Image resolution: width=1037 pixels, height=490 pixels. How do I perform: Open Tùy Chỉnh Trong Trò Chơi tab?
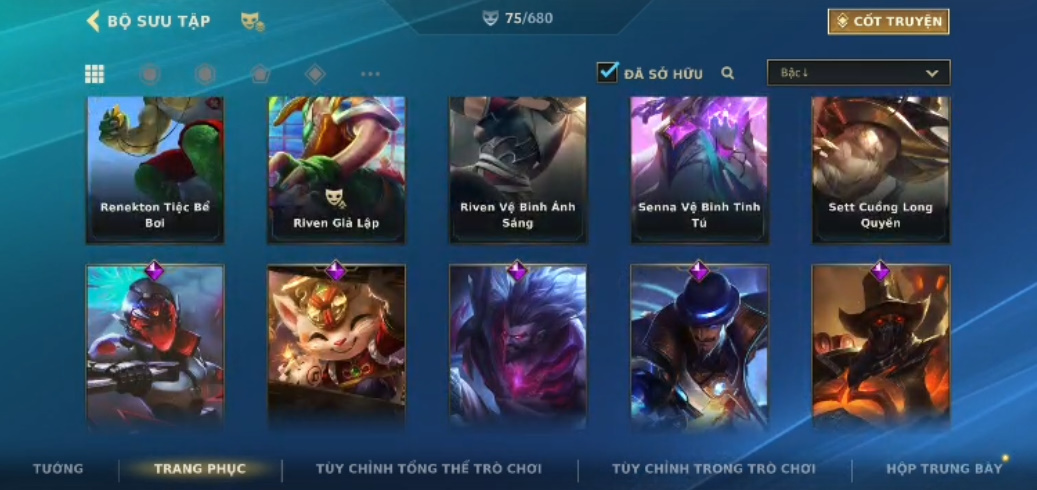pyautogui.click(x=714, y=468)
